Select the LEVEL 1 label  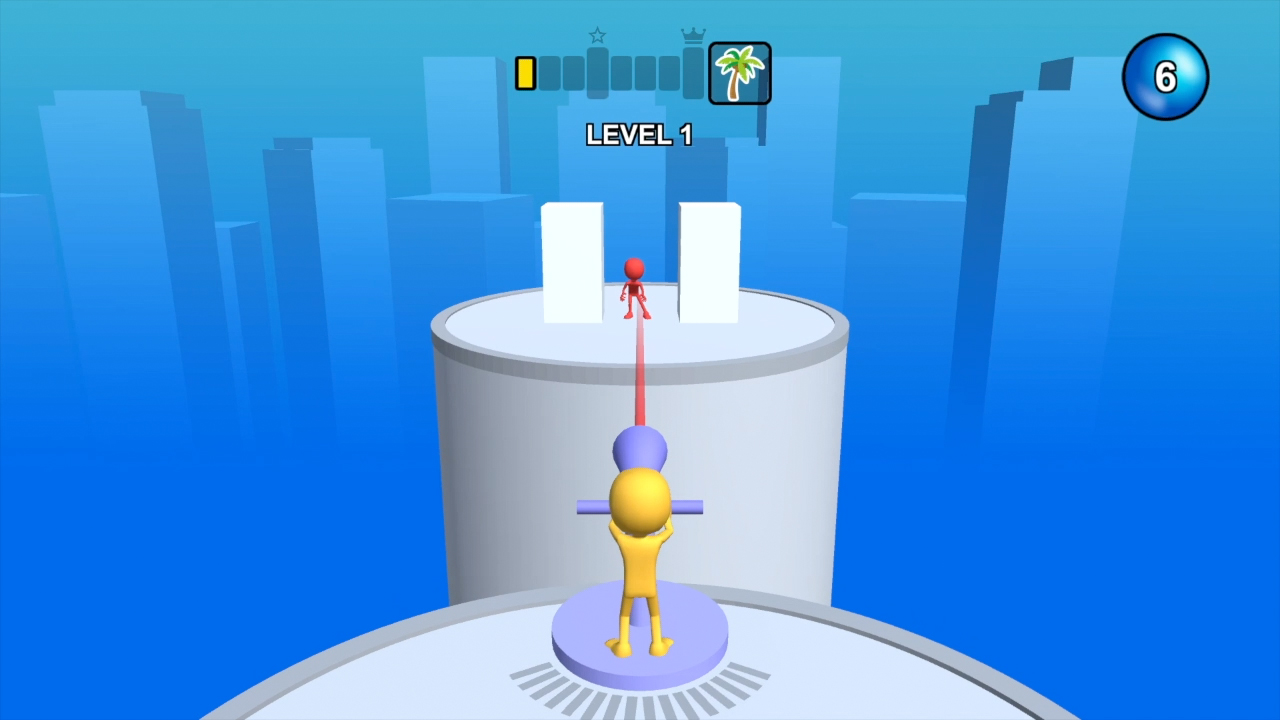pyautogui.click(x=639, y=136)
